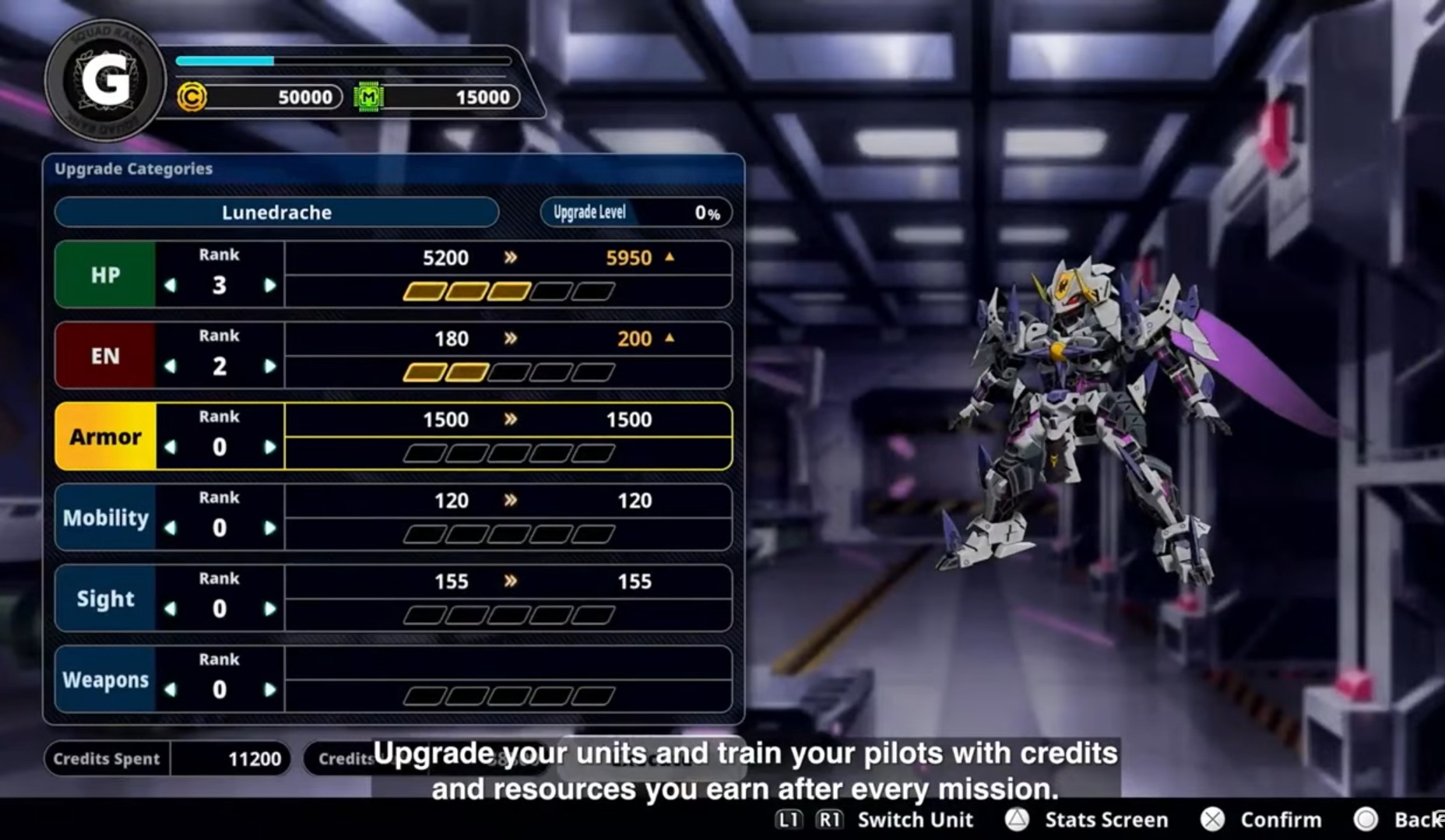Lower Weapons rank with left arrow

[171, 691]
